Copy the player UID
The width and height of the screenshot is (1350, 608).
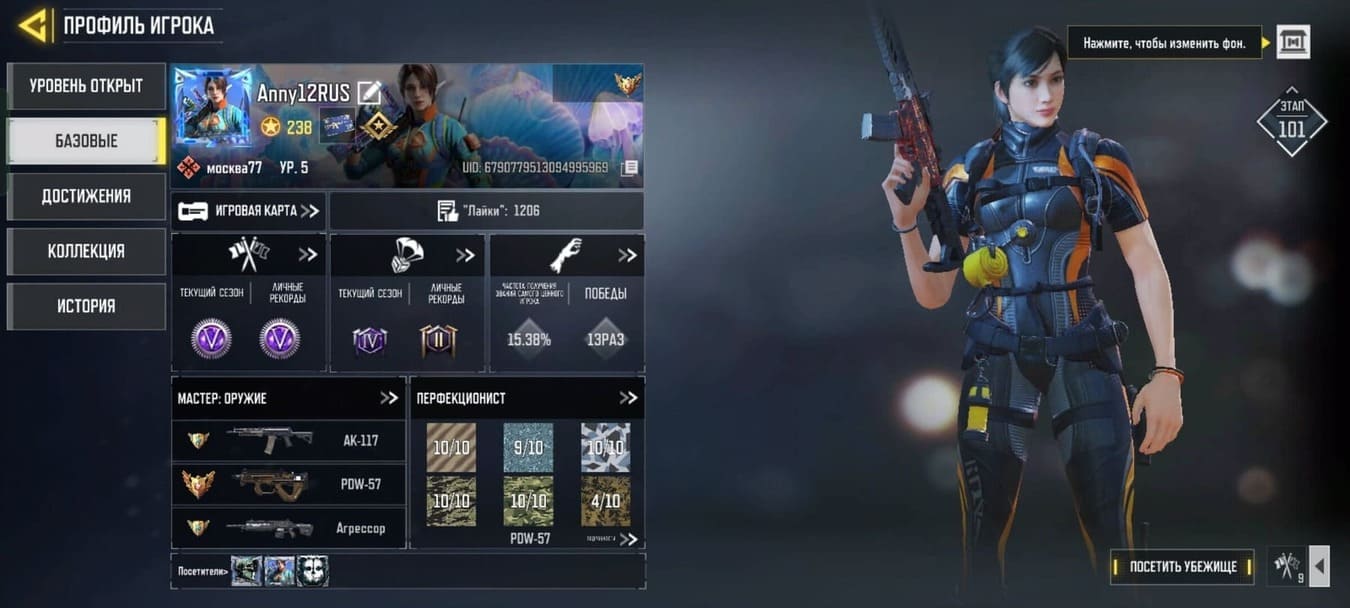[x=629, y=168]
